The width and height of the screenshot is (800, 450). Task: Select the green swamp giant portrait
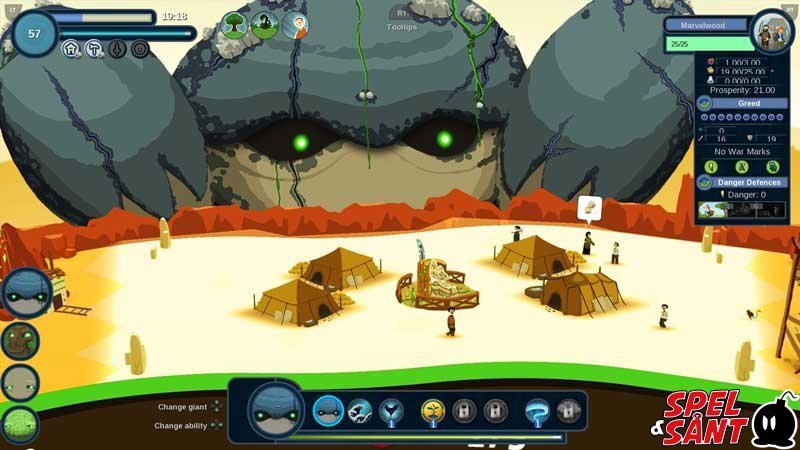point(20,423)
